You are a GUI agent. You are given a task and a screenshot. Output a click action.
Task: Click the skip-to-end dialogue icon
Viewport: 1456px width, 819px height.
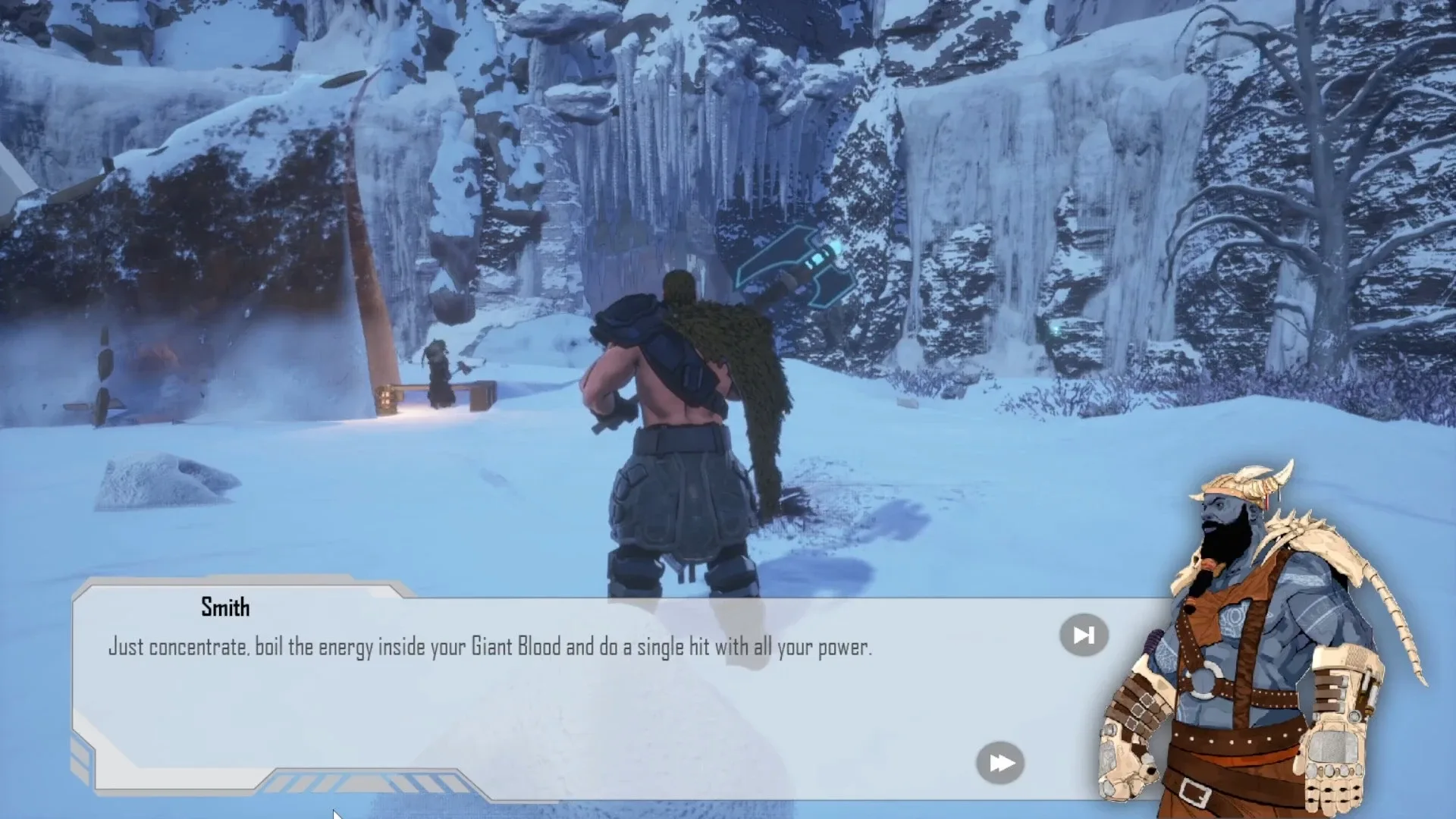pos(1083,635)
